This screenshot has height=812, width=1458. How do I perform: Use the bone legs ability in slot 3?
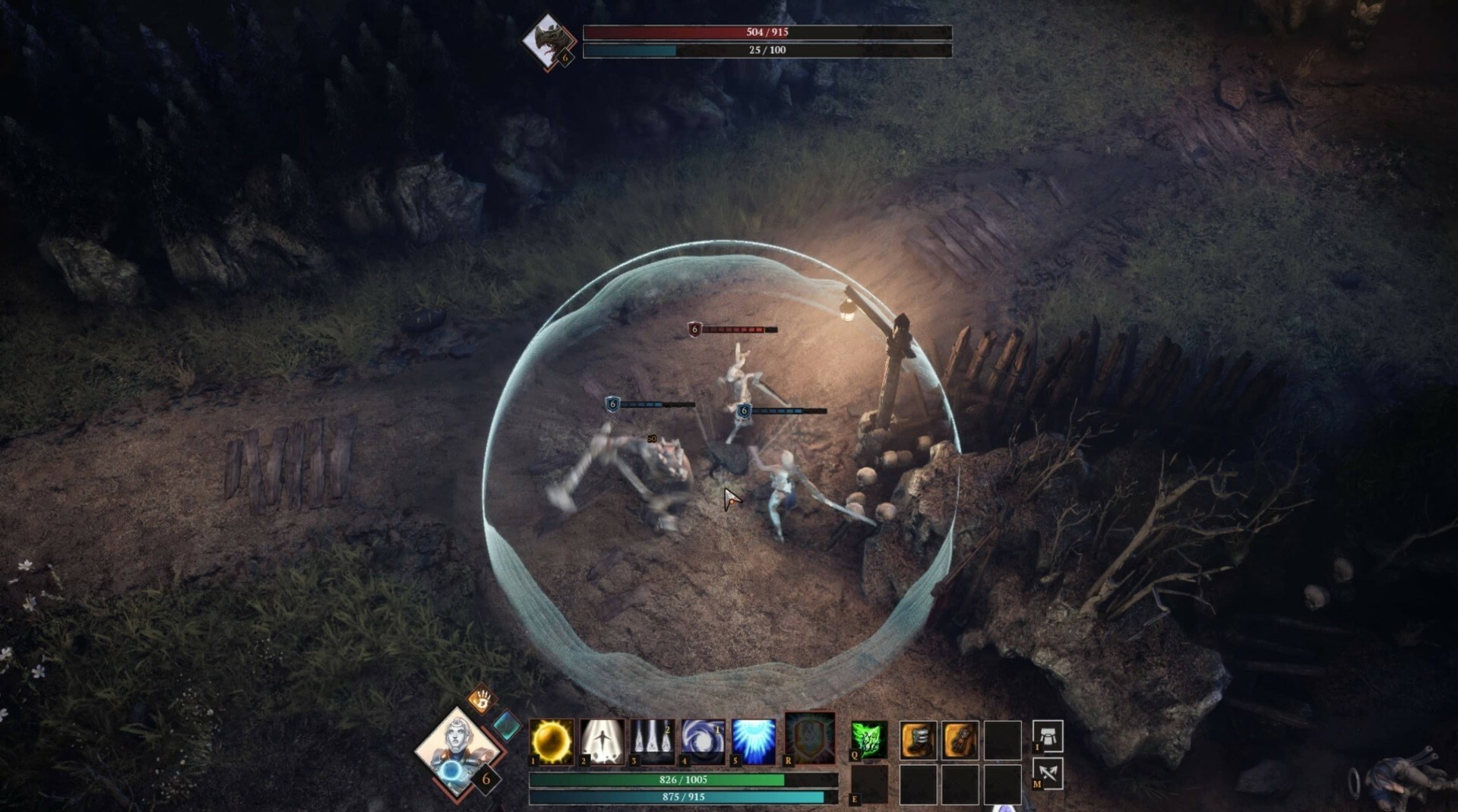click(653, 739)
